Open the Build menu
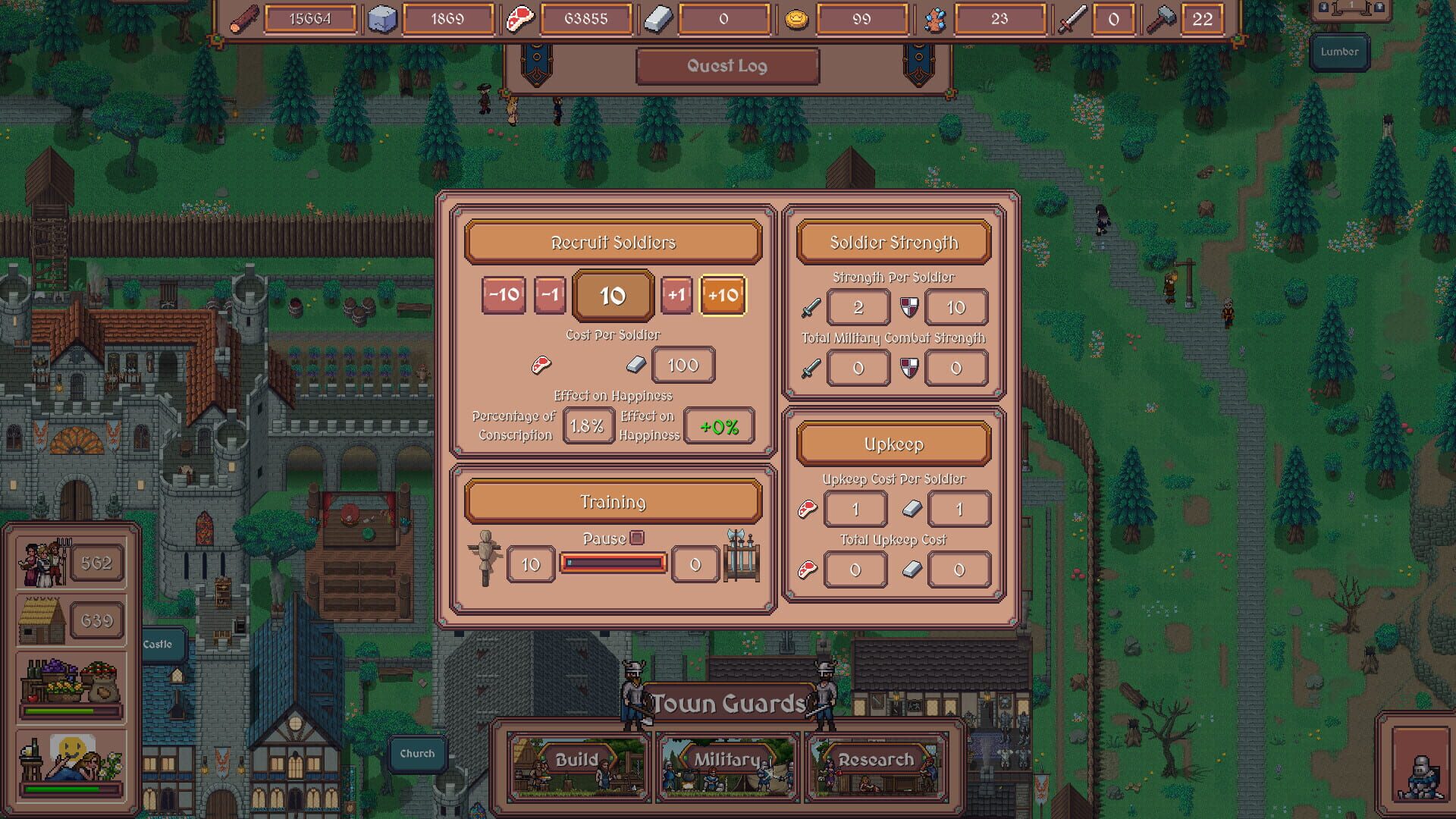Screen dimensions: 1456x819 pyautogui.click(x=579, y=758)
